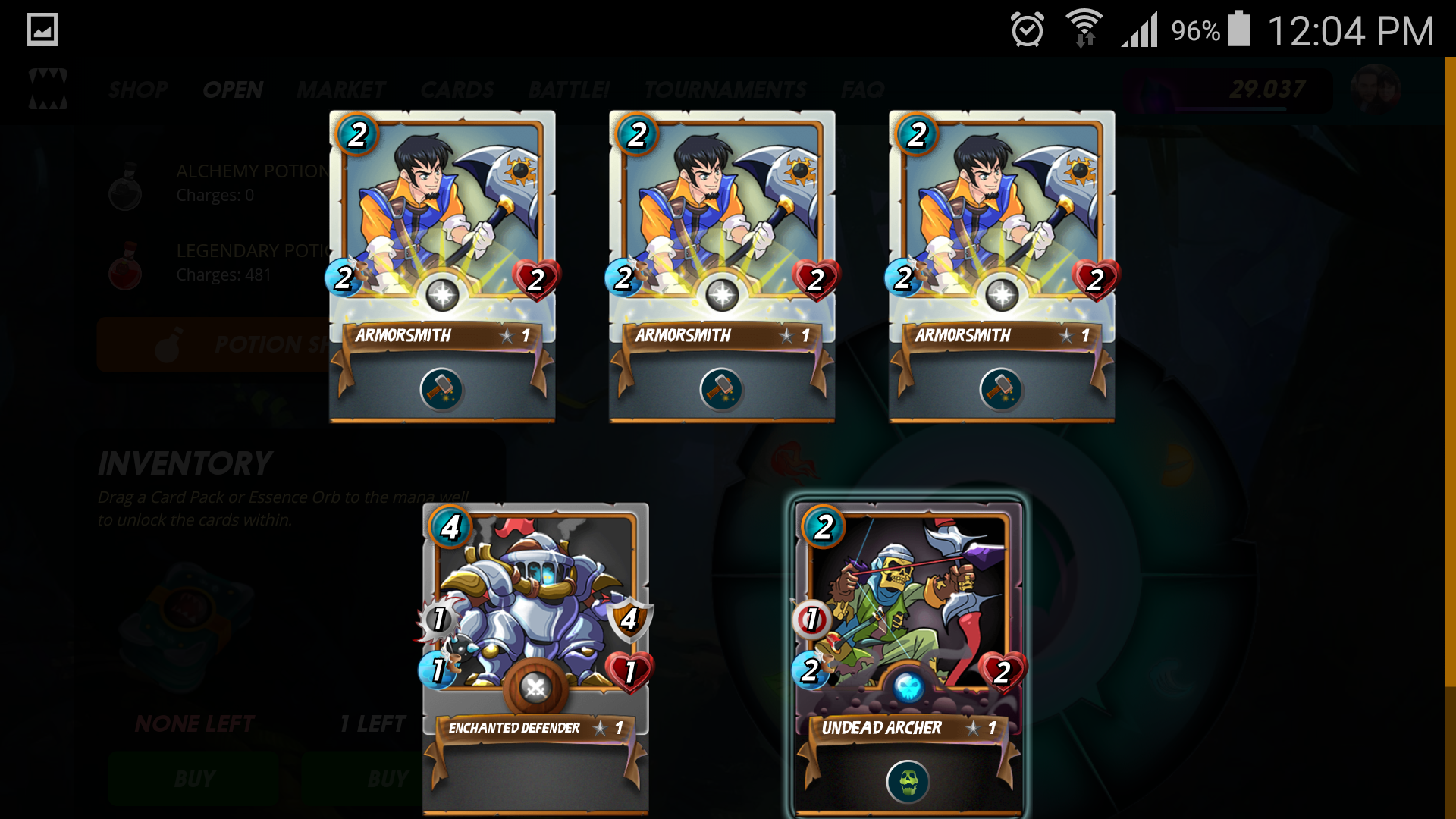Tap the Undead Archer's green skull ability icon
Viewport: 1456px width, 819px height.
point(908,780)
